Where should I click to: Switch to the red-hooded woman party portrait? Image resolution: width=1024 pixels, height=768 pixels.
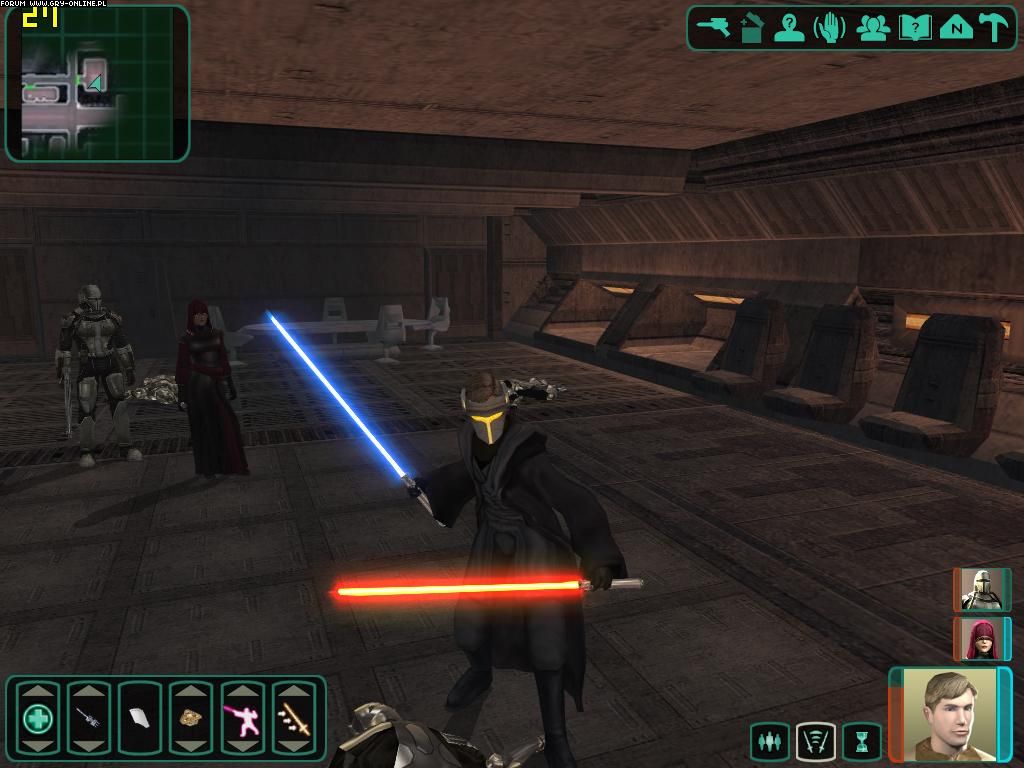[x=980, y=638]
